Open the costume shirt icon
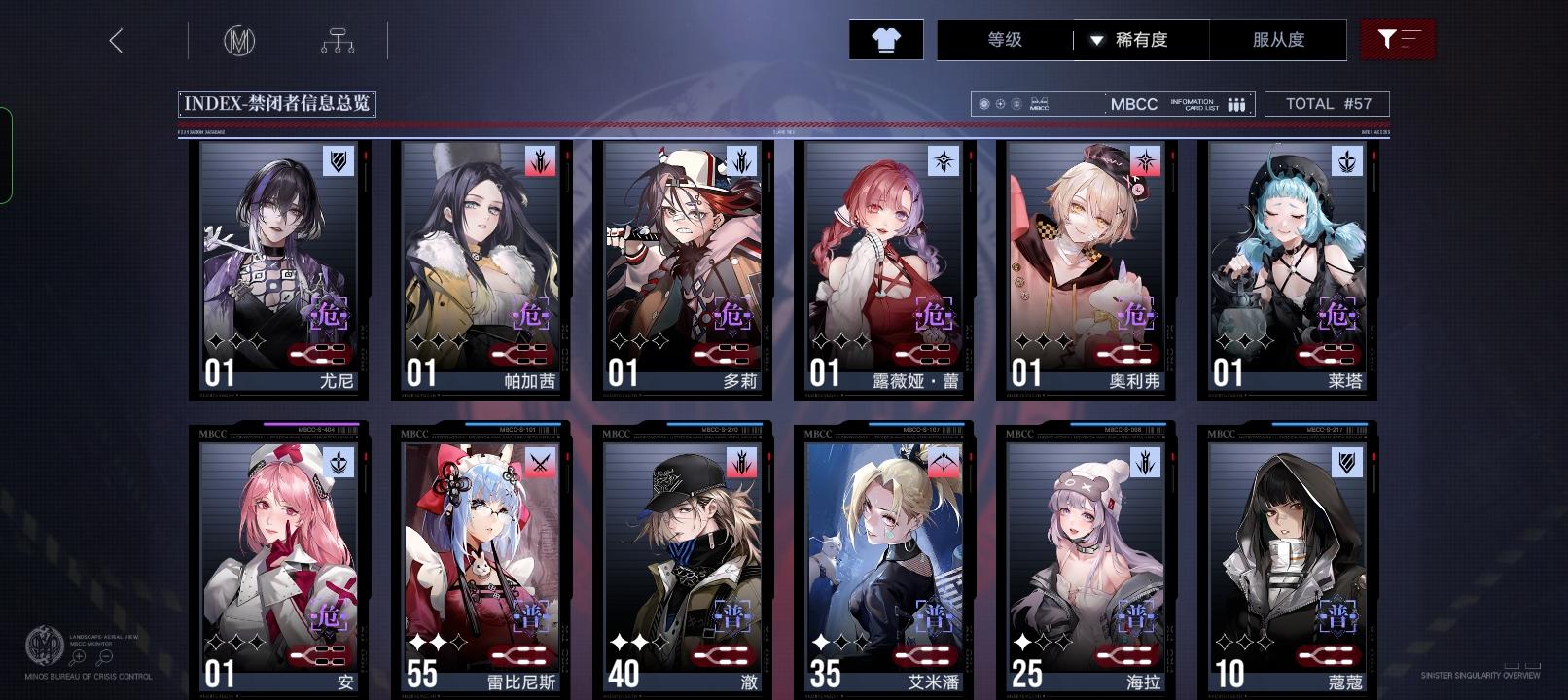Screen dimensions: 1568x700 pos(885,40)
